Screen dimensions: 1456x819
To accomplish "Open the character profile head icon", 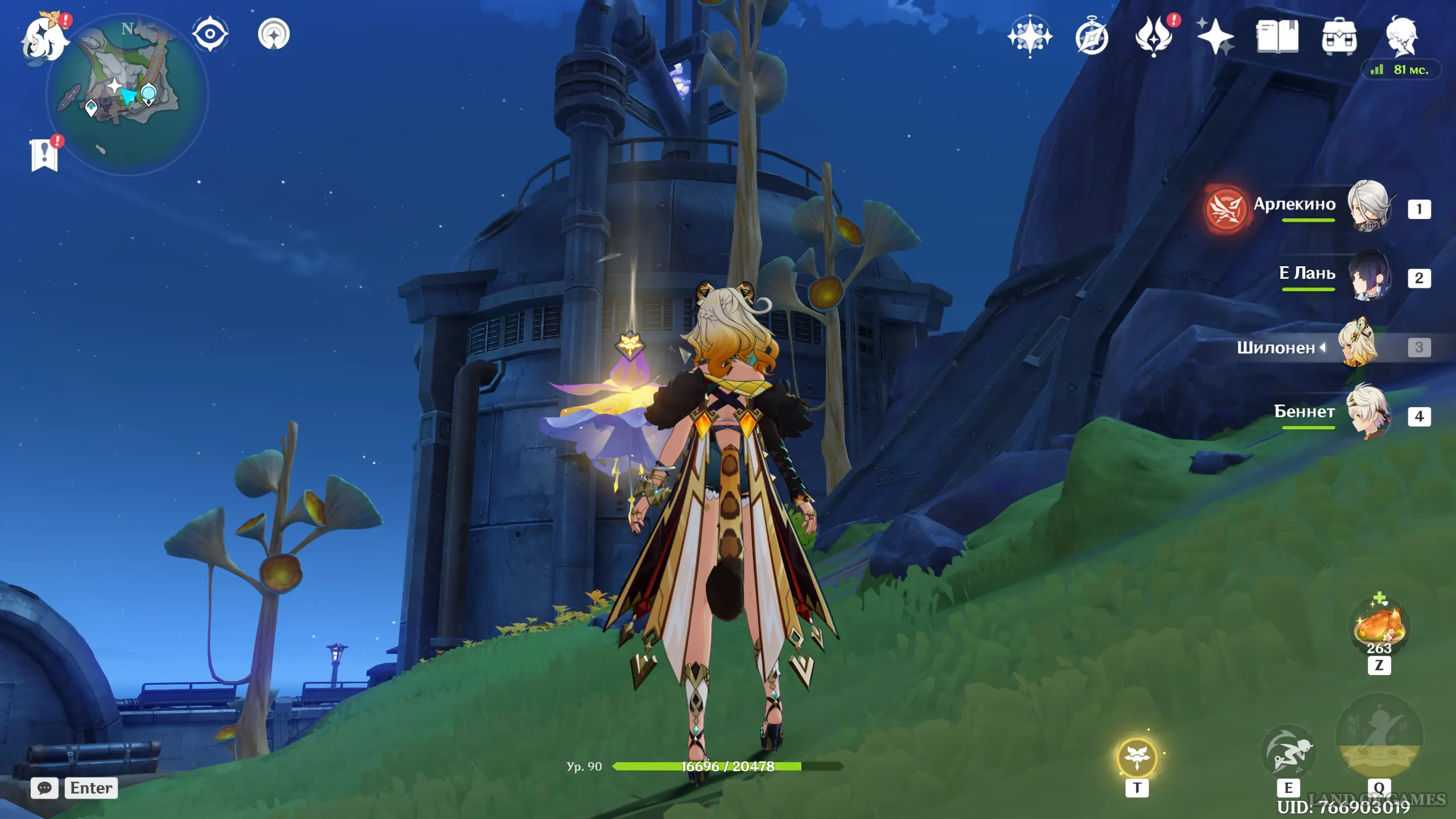I will click(1401, 36).
